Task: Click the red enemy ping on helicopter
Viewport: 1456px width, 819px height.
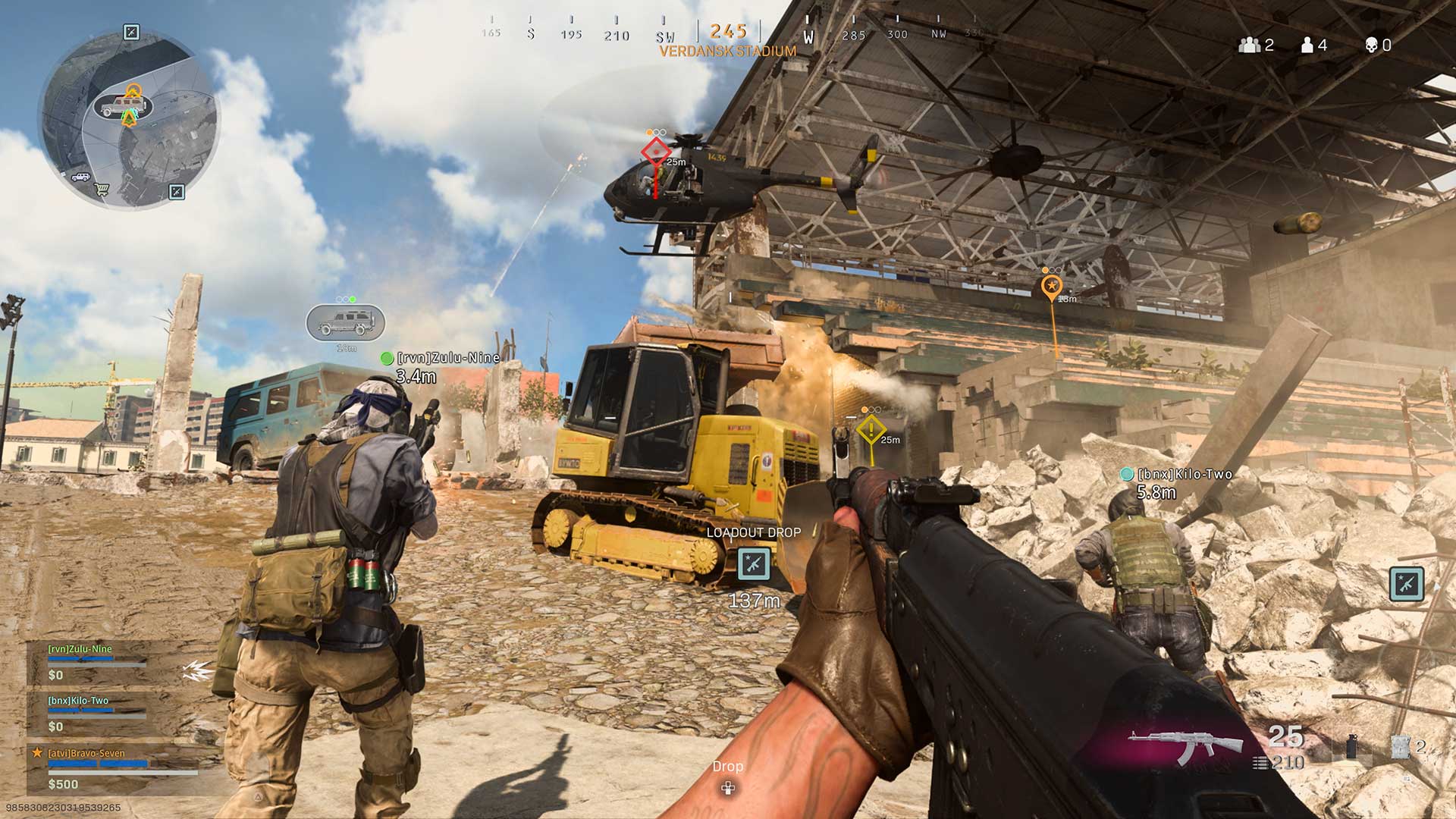Action: (656, 152)
